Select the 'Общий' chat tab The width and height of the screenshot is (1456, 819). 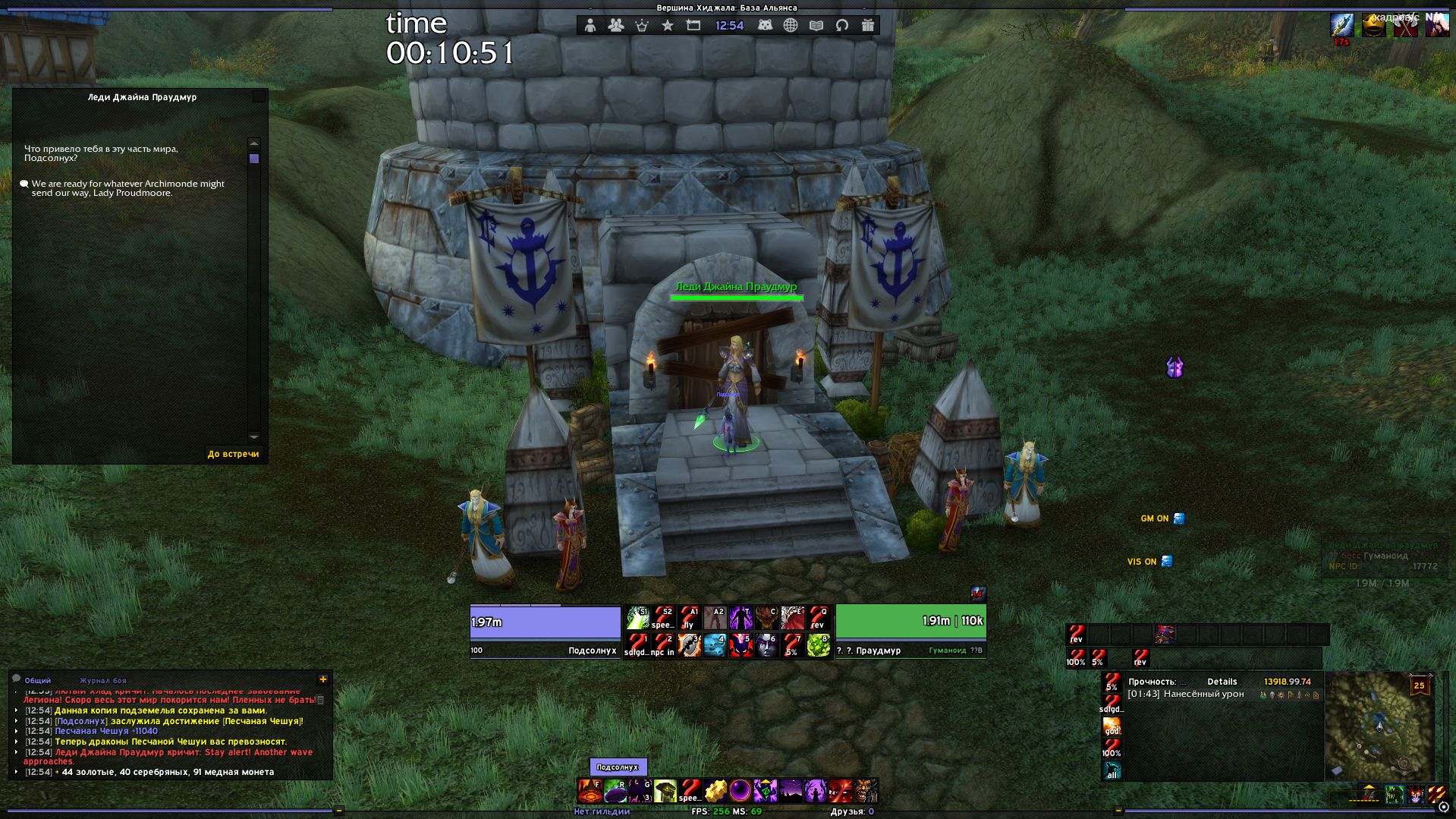pyautogui.click(x=37, y=680)
